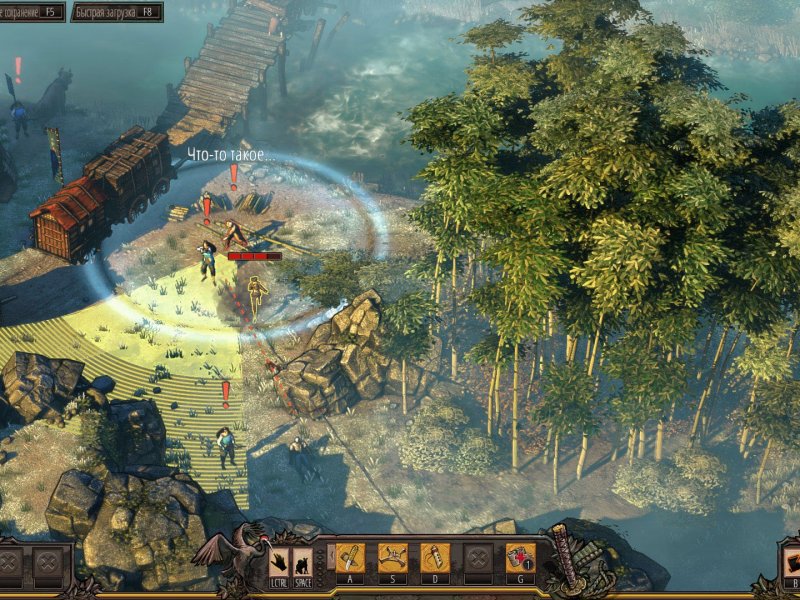Viewport: 800px width, 600px height.
Task: Choose the crossed-bones skill icon
Action: click(x=392, y=558)
